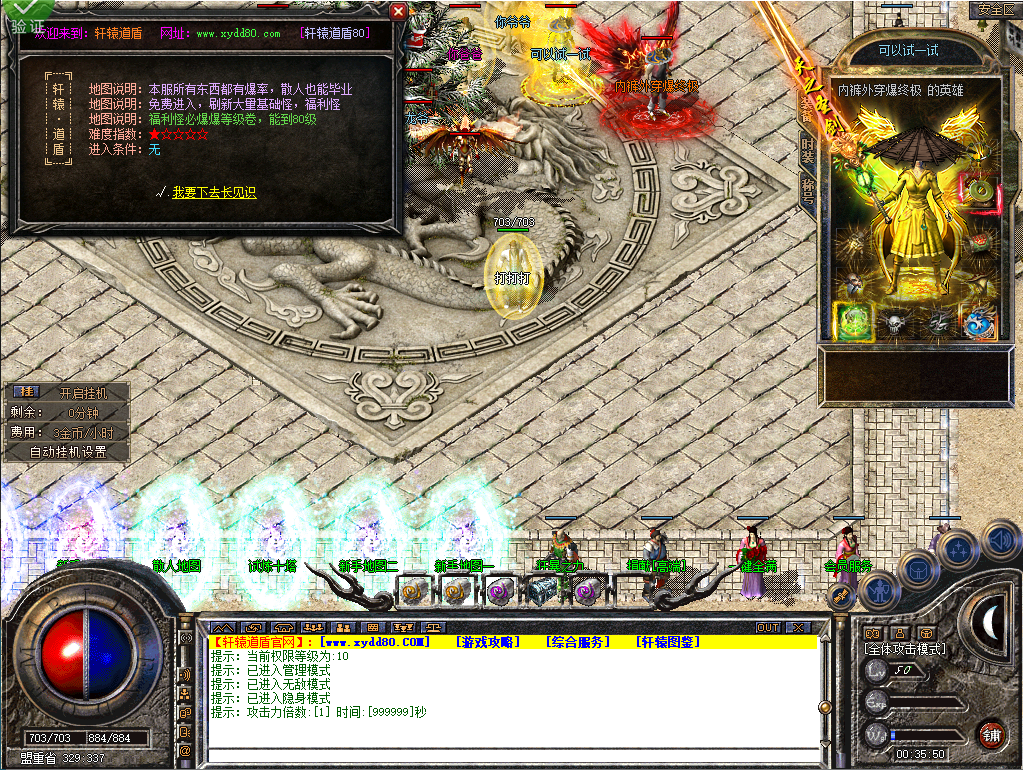Viewport: 1023px width, 770px height.
Task: Open the 游戏攻略 game guide link
Action: click(487, 641)
